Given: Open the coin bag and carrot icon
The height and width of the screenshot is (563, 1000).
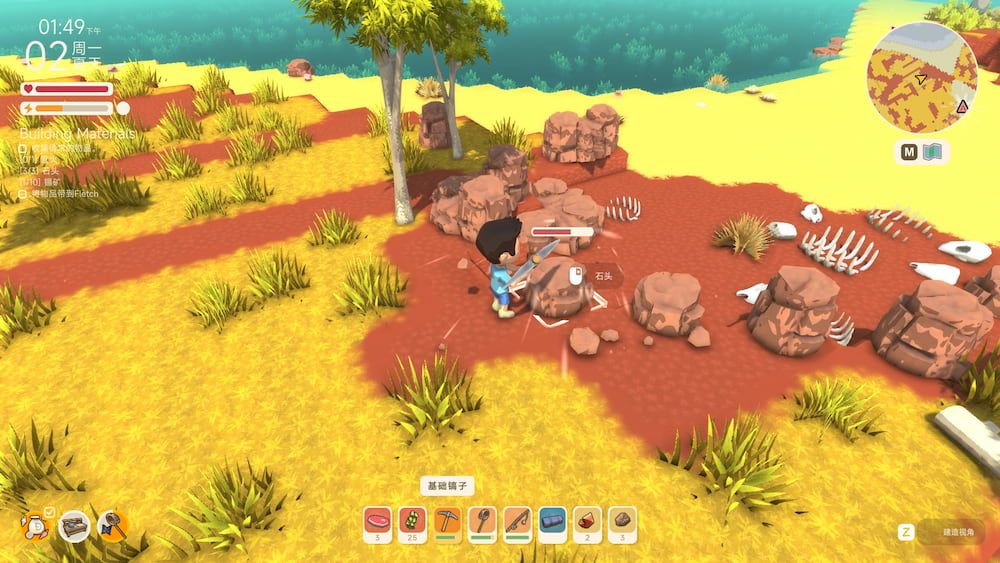Looking at the screenshot, I should point(35,524).
